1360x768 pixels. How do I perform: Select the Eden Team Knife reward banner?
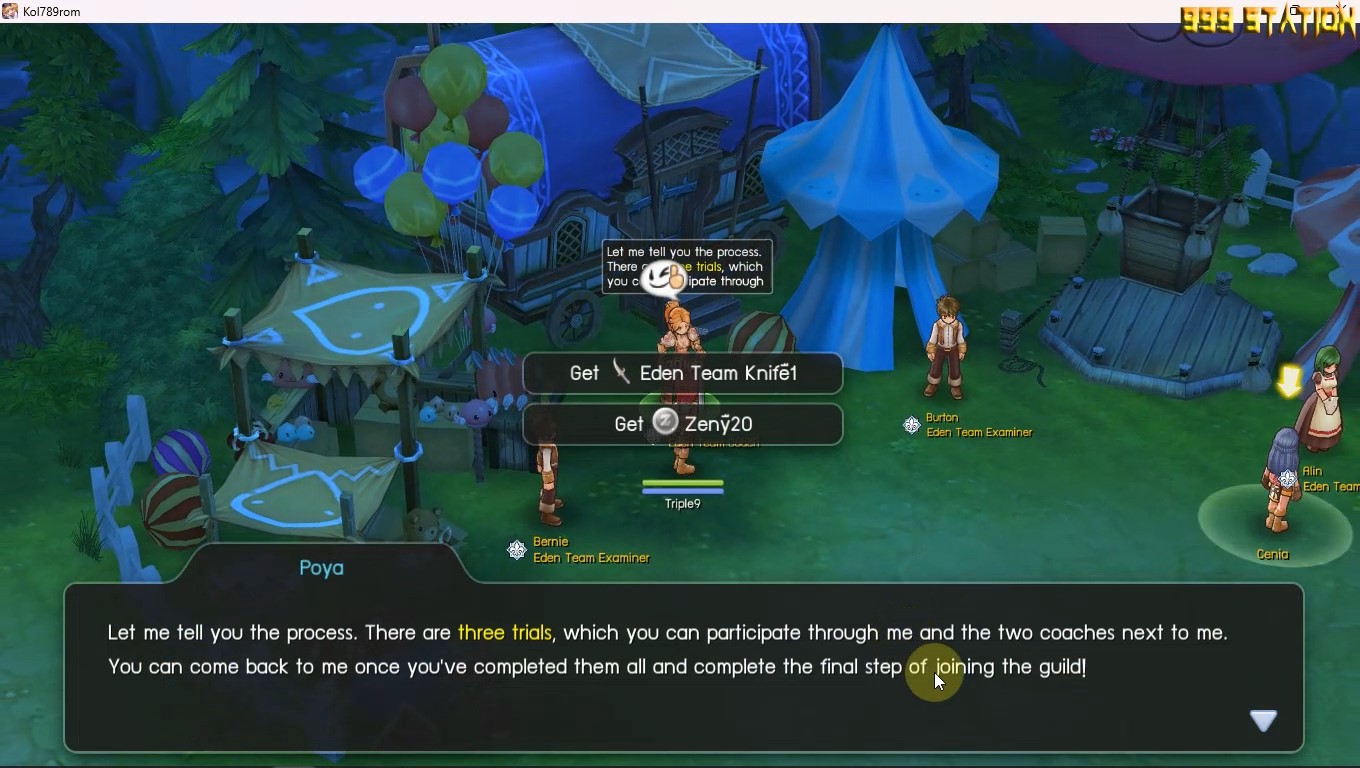pyautogui.click(x=683, y=374)
